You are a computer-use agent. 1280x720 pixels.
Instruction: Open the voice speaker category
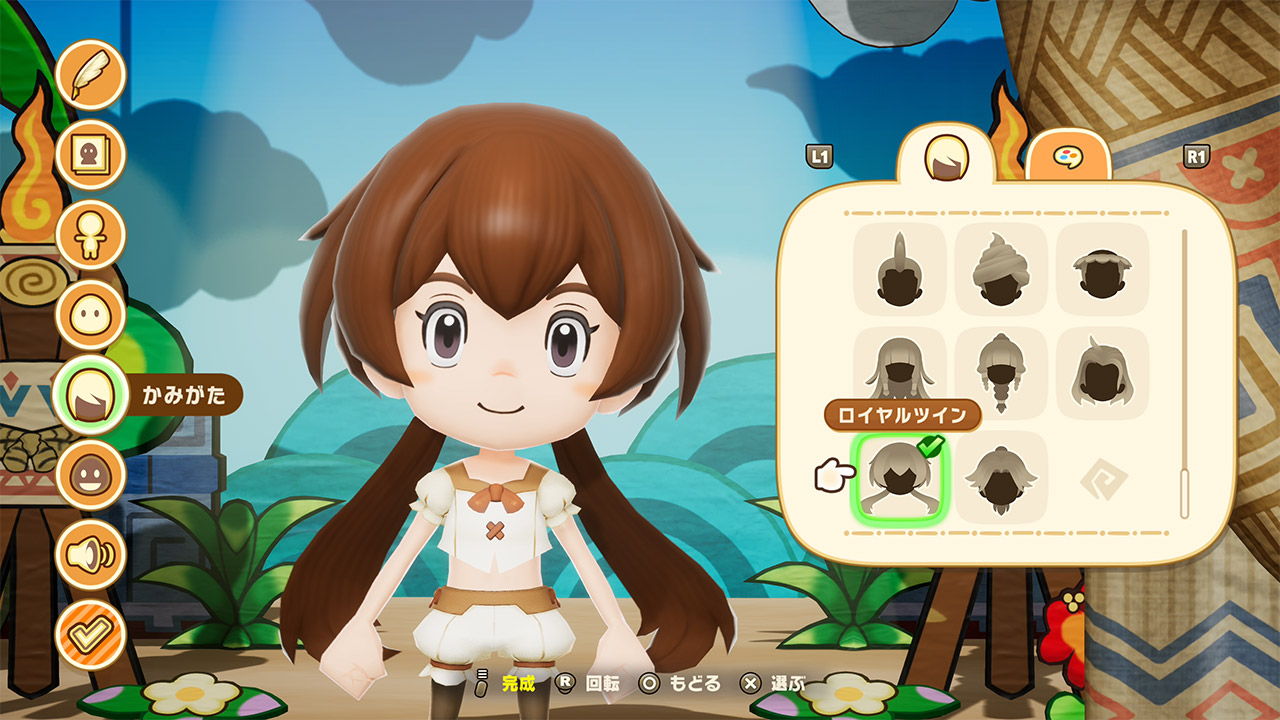coord(90,554)
